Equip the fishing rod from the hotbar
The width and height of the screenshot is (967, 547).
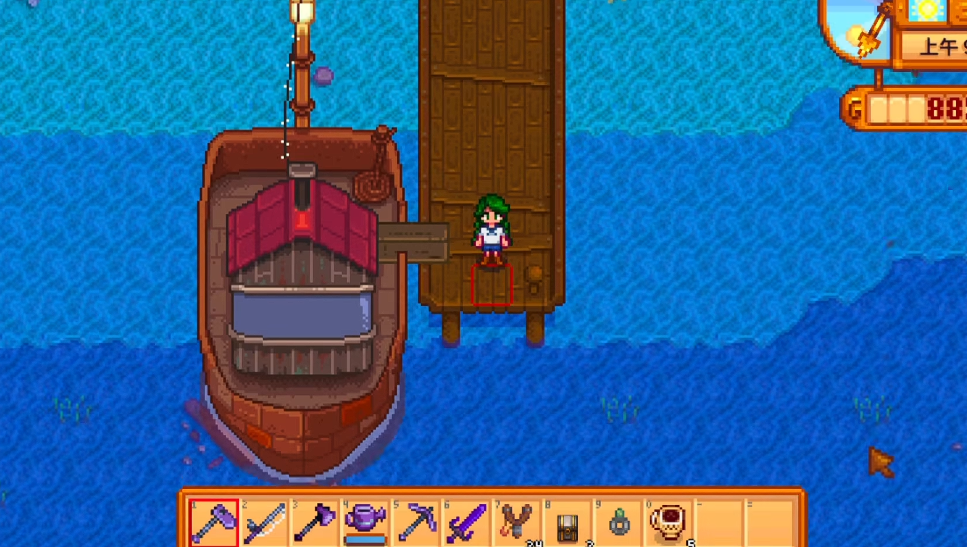[265, 522]
